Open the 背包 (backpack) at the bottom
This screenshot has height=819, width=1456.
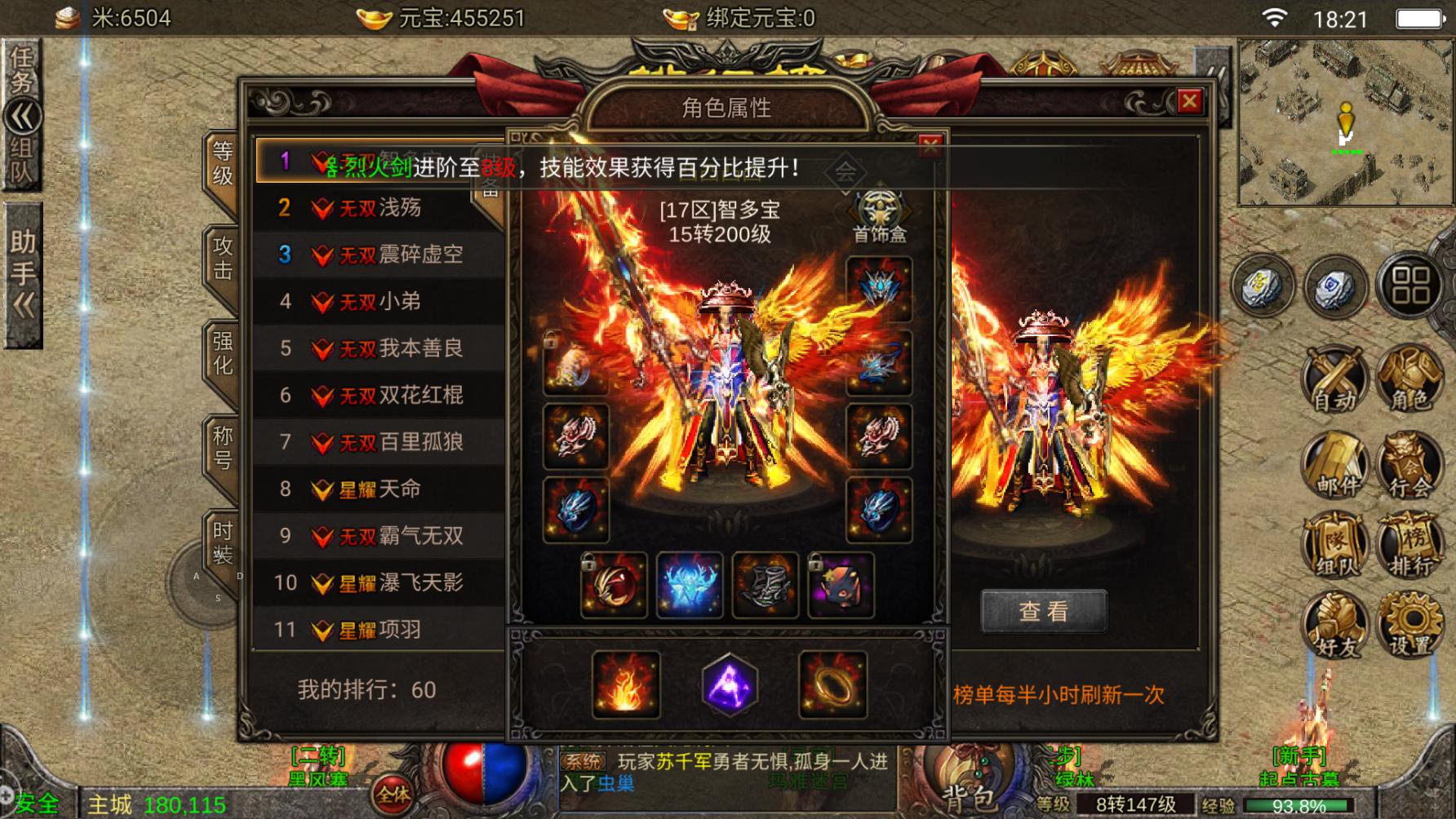[971, 783]
